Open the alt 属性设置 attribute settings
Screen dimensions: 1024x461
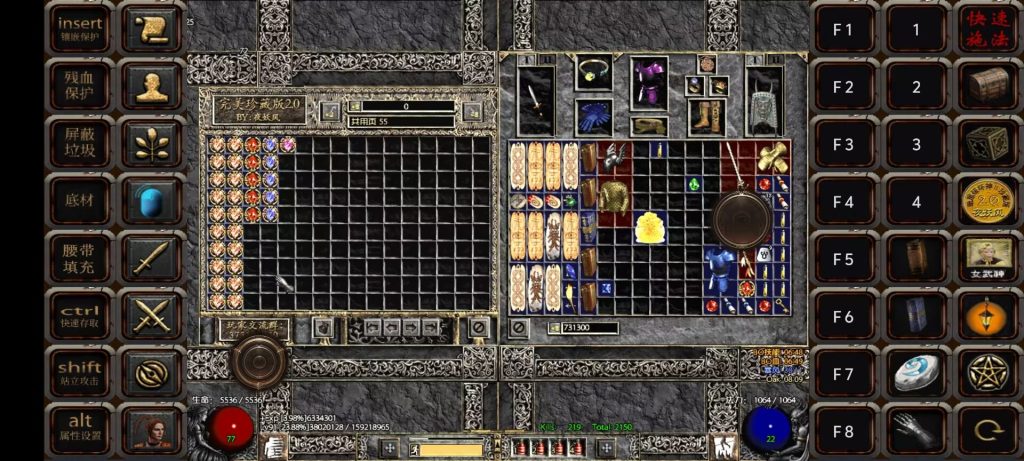(81, 430)
